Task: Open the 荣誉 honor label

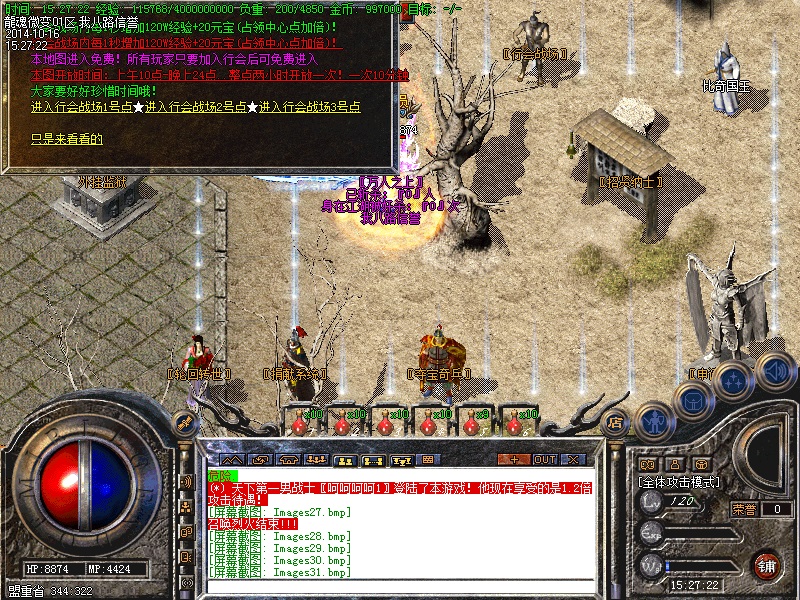Action: (744, 509)
